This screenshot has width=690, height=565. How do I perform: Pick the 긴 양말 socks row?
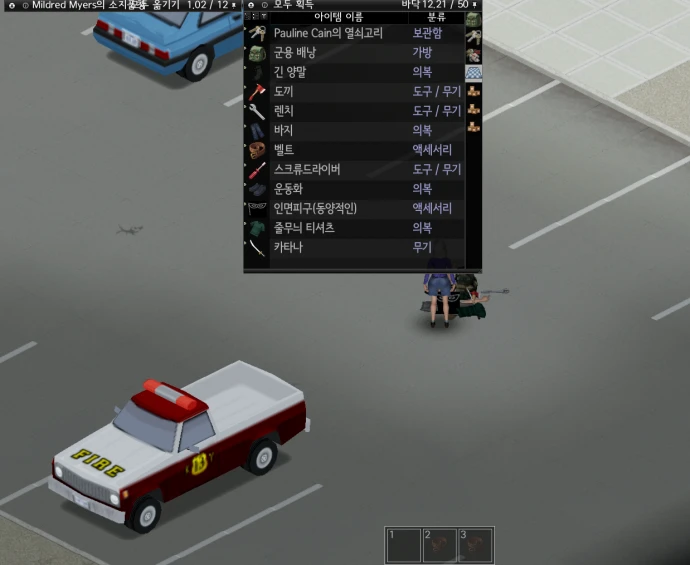pyautogui.click(x=294, y=72)
